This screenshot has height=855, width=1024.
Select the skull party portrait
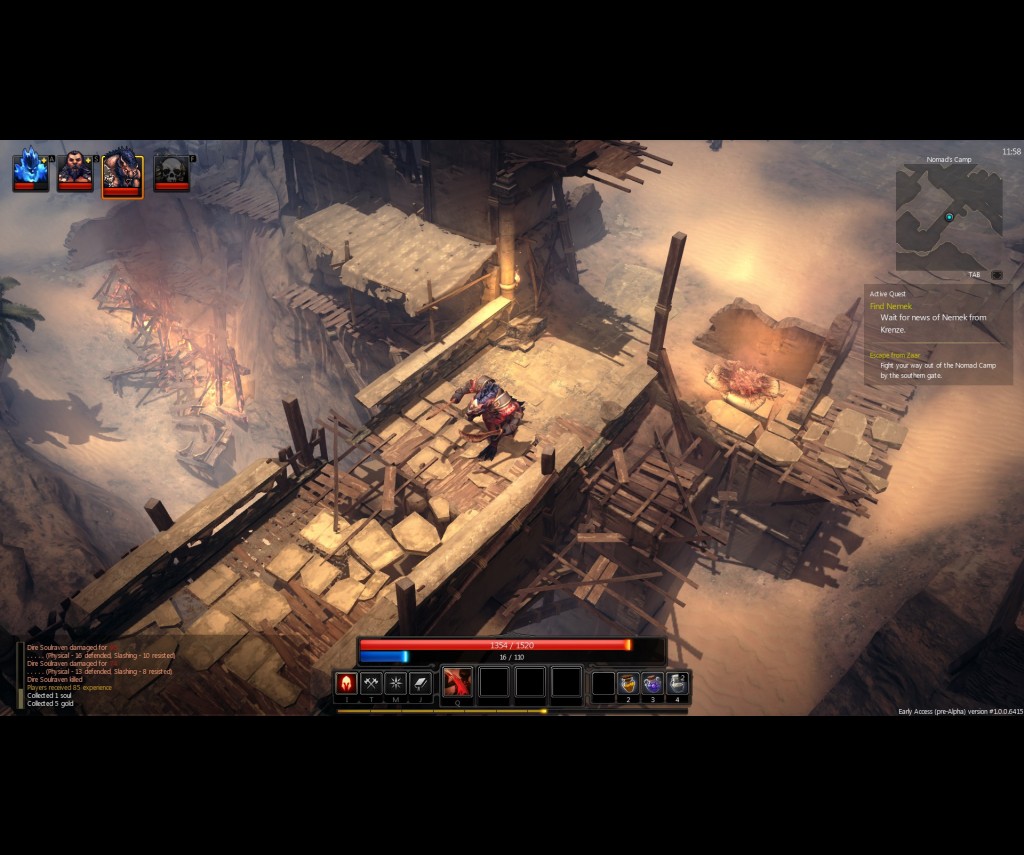(171, 170)
